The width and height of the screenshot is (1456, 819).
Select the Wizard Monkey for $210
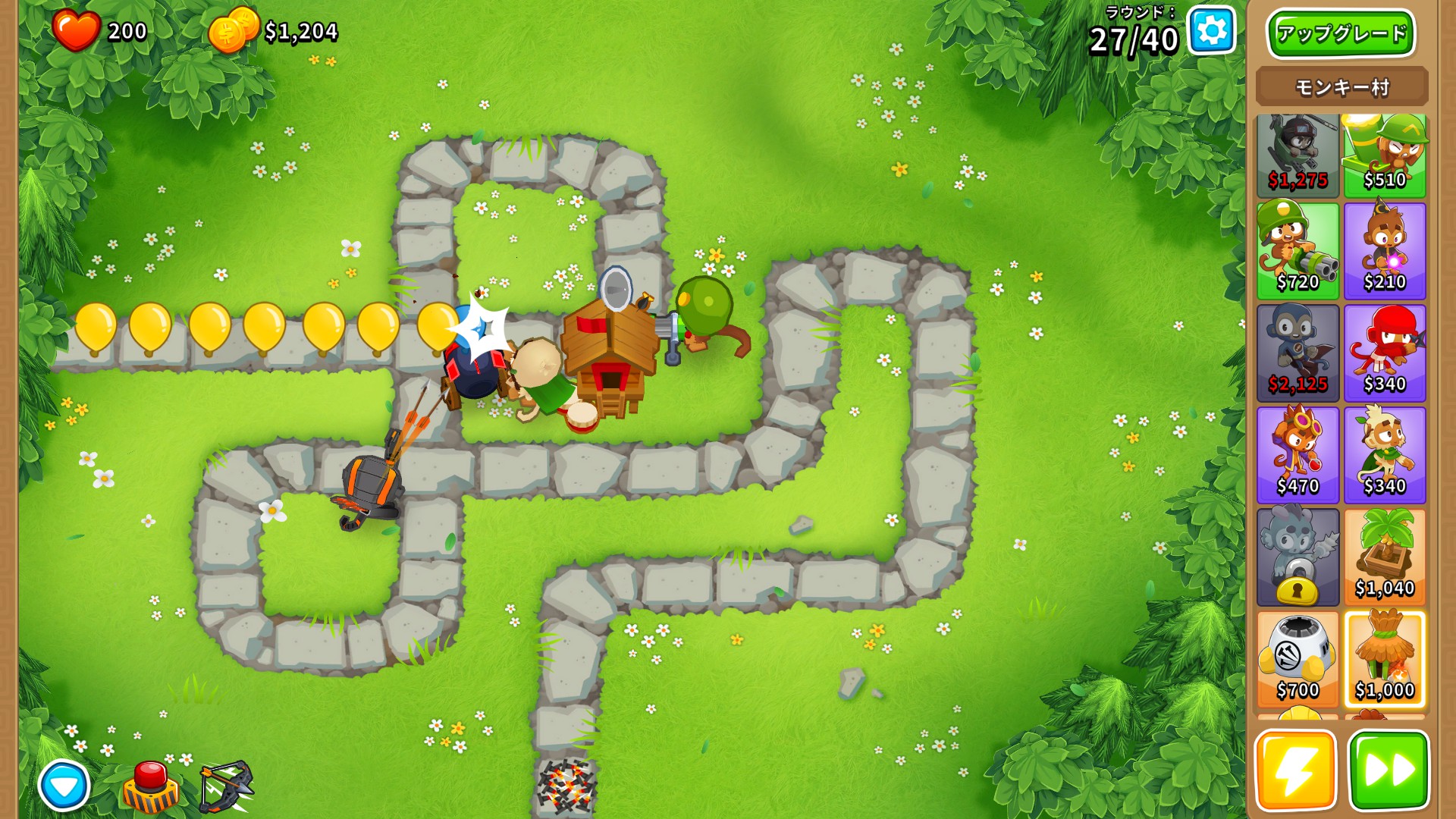tap(1385, 251)
